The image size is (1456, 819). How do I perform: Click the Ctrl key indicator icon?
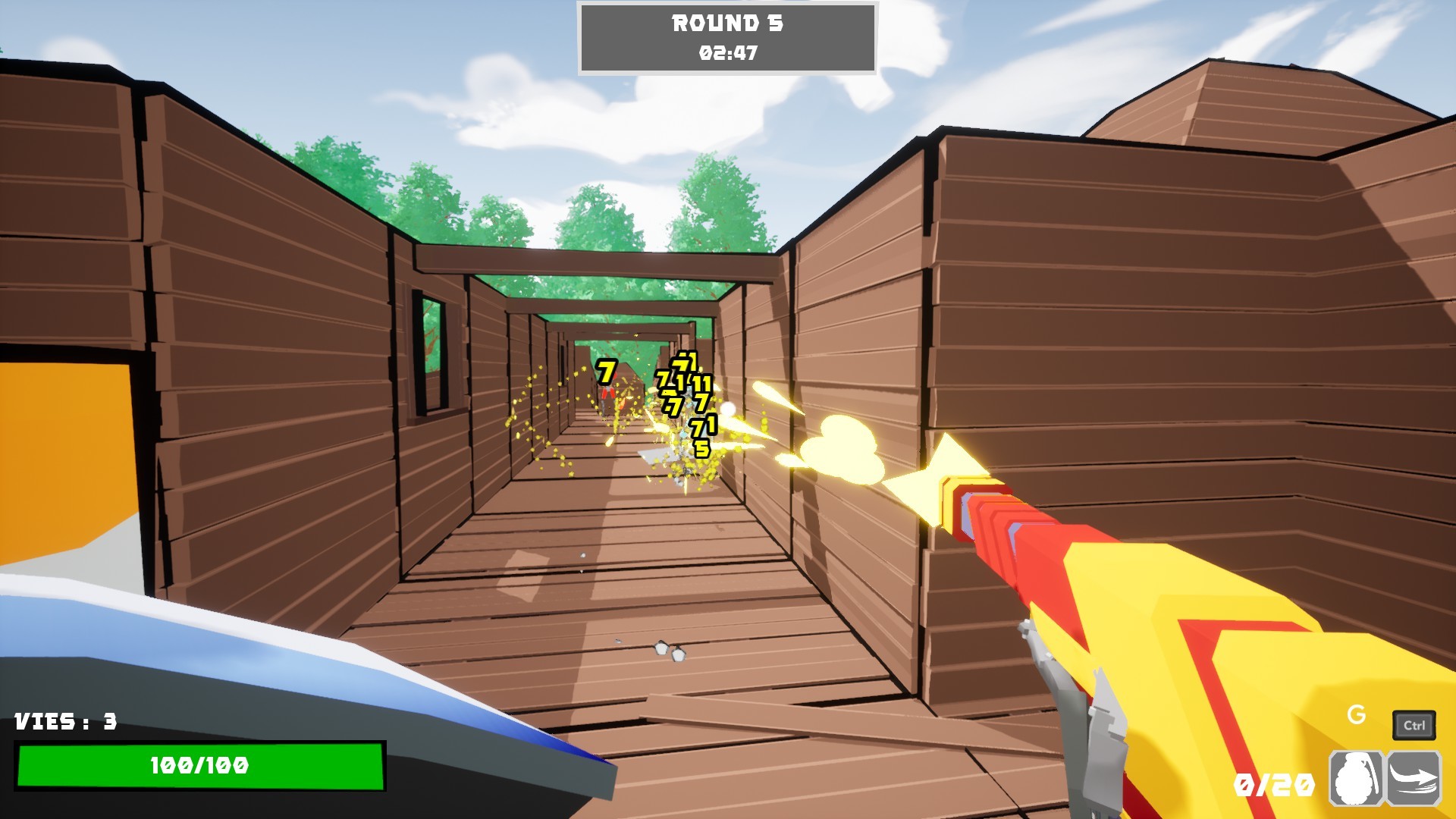pyautogui.click(x=1415, y=723)
